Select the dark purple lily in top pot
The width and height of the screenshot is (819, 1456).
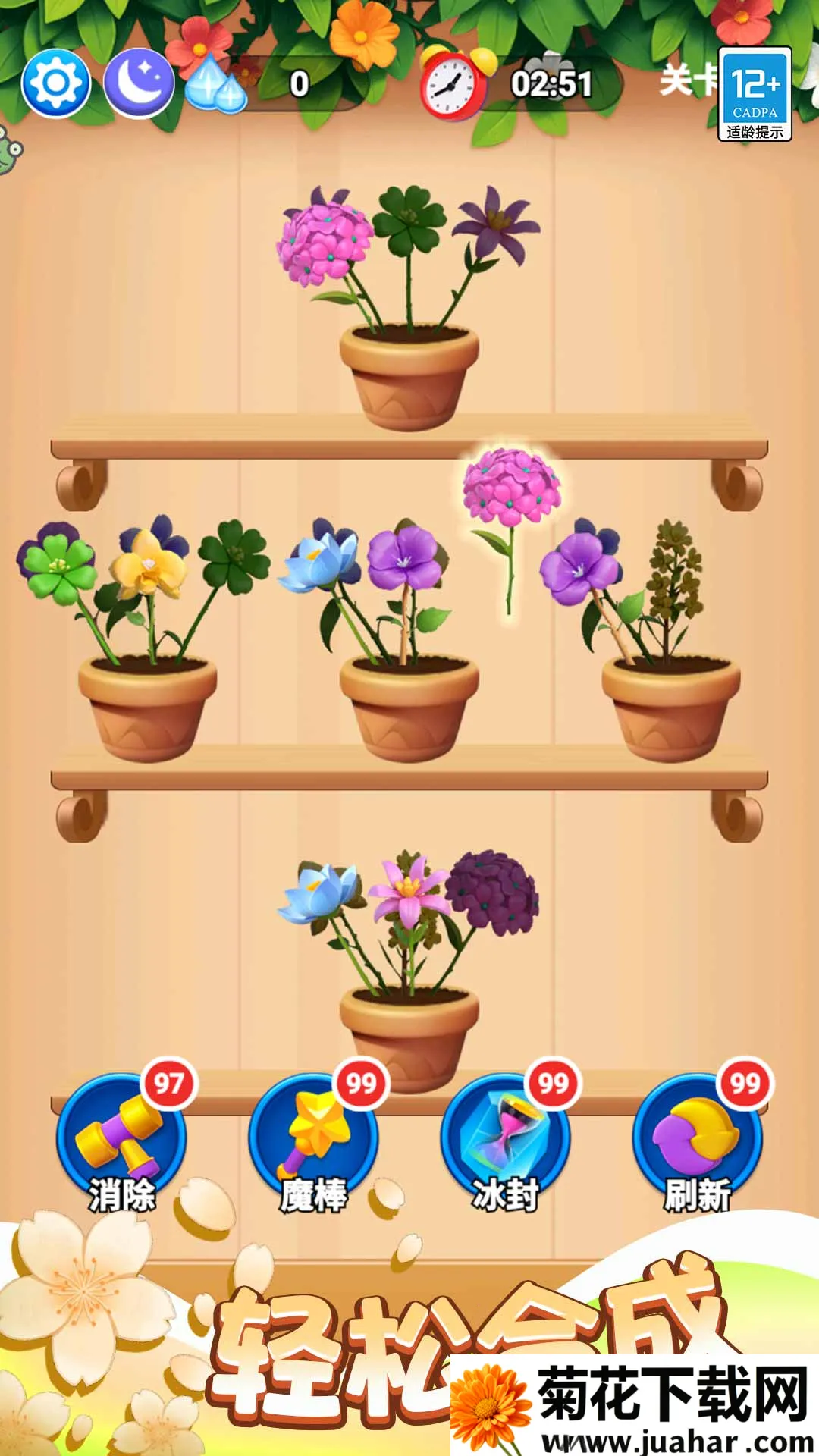[x=497, y=224]
